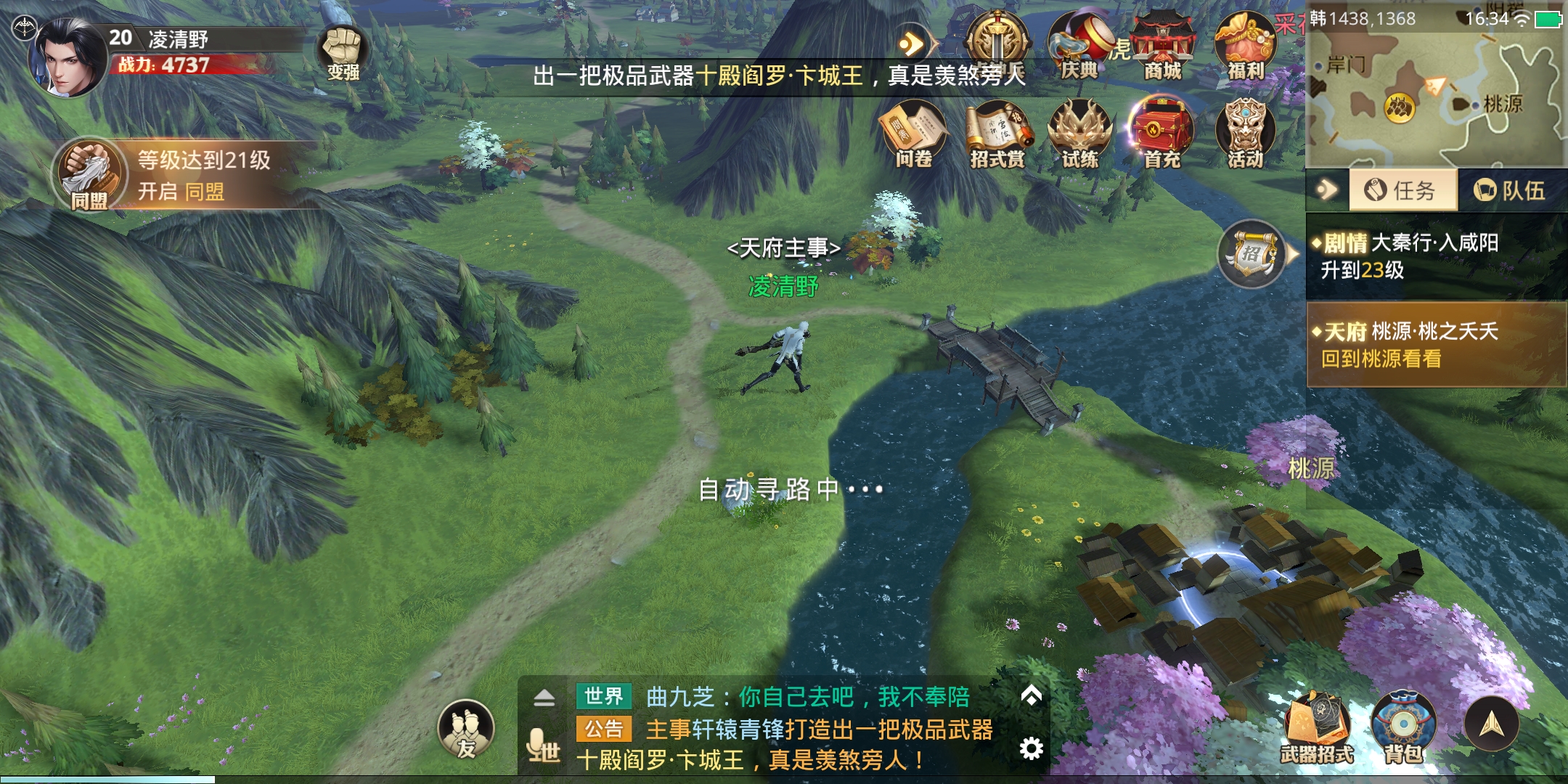
Task: Switch to the 任务 quest tab
Action: point(1402,190)
